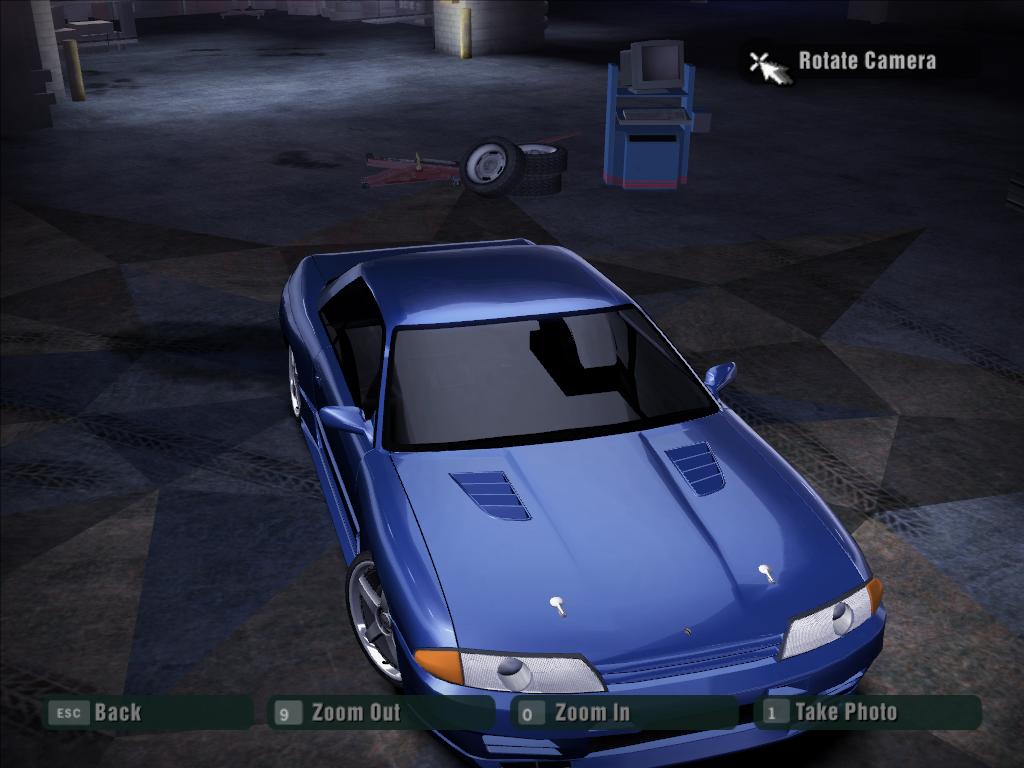Select the Zoom In button

click(592, 713)
